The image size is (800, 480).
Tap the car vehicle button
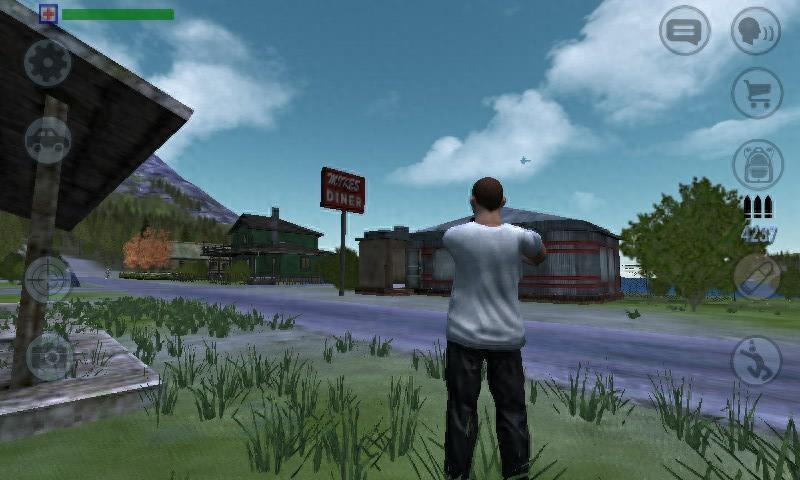(x=48, y=140)
